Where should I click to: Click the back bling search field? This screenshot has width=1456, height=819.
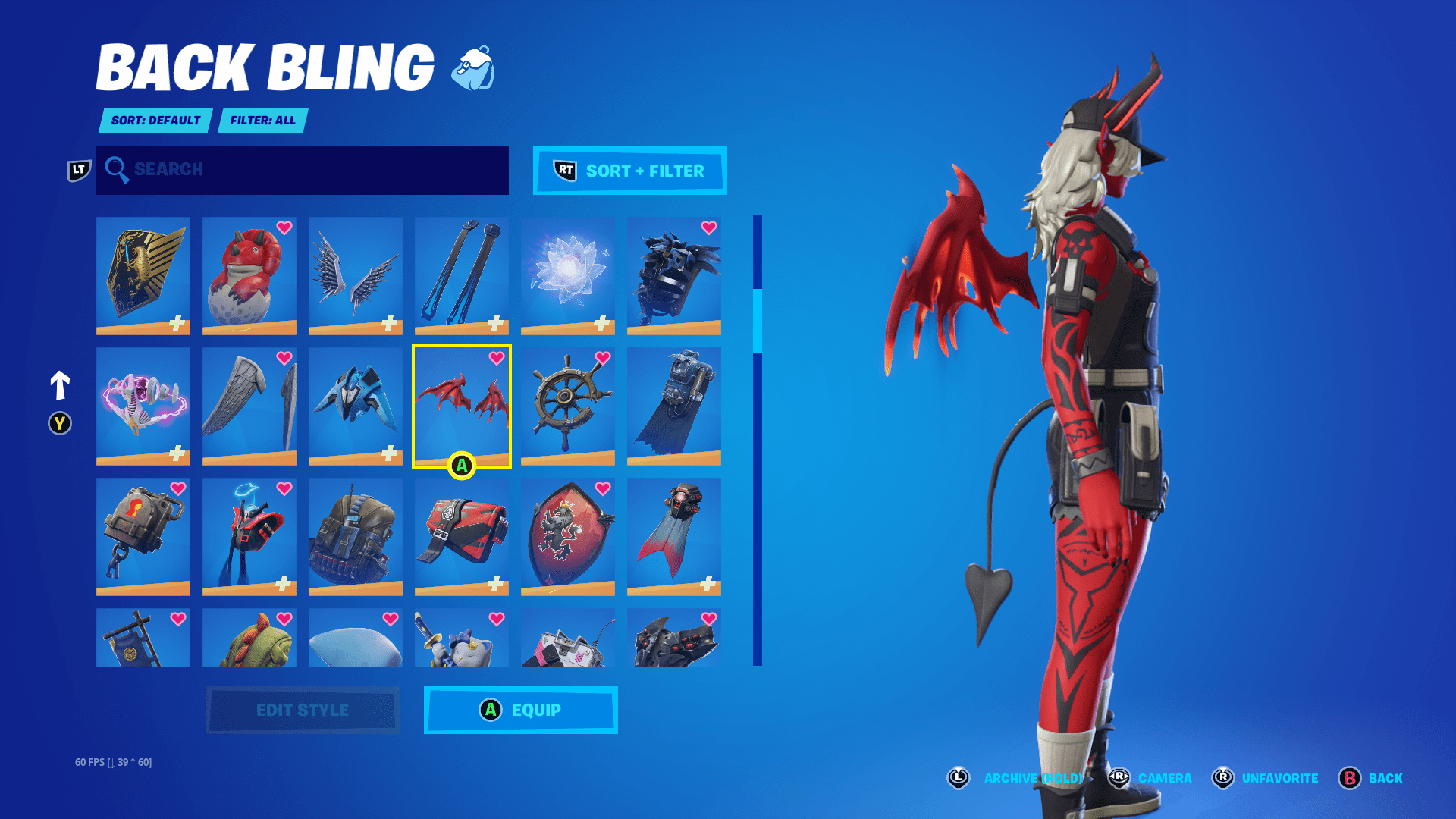coord(302,170)
